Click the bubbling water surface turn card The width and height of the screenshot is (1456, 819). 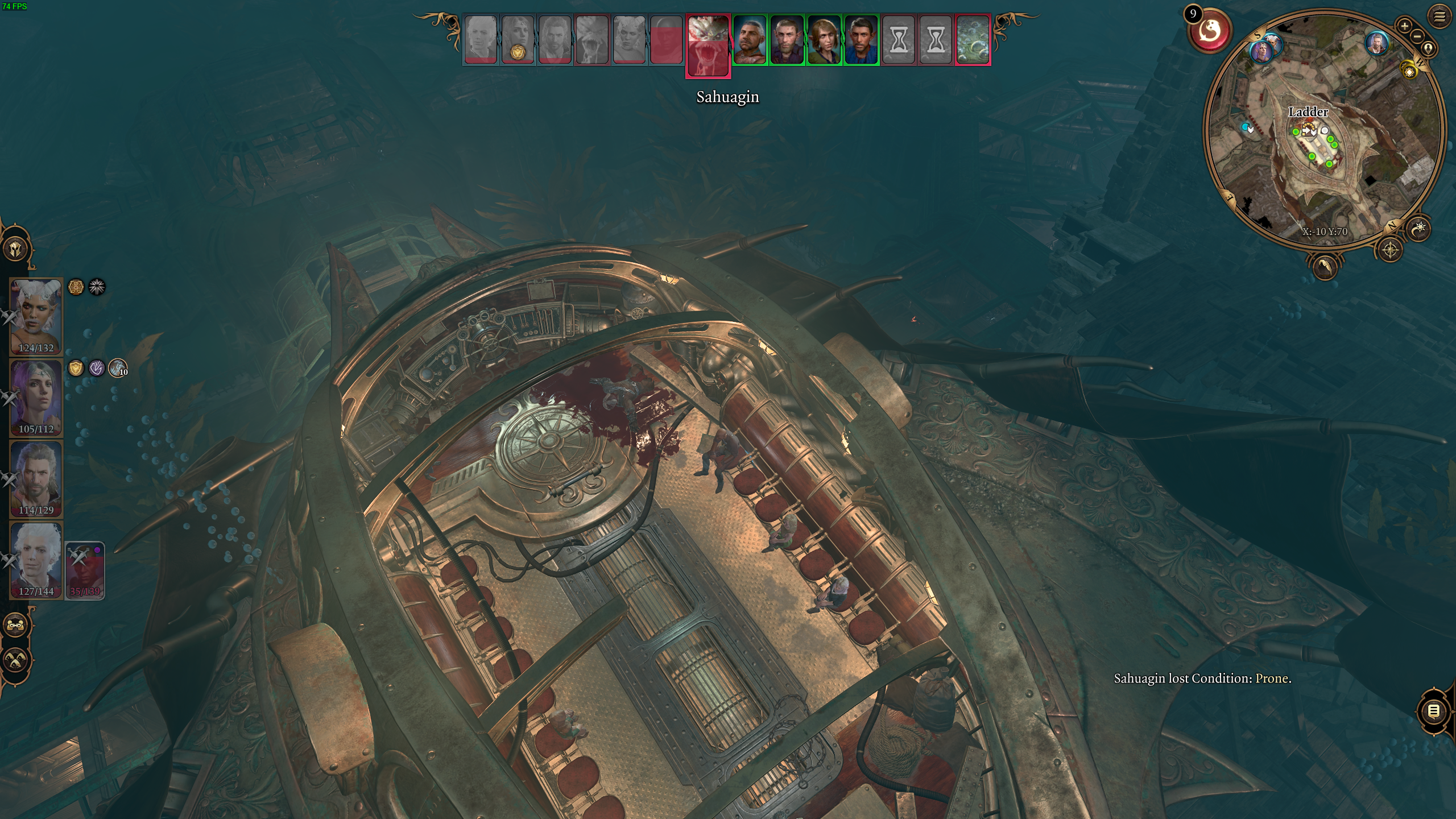pos(973,40)
